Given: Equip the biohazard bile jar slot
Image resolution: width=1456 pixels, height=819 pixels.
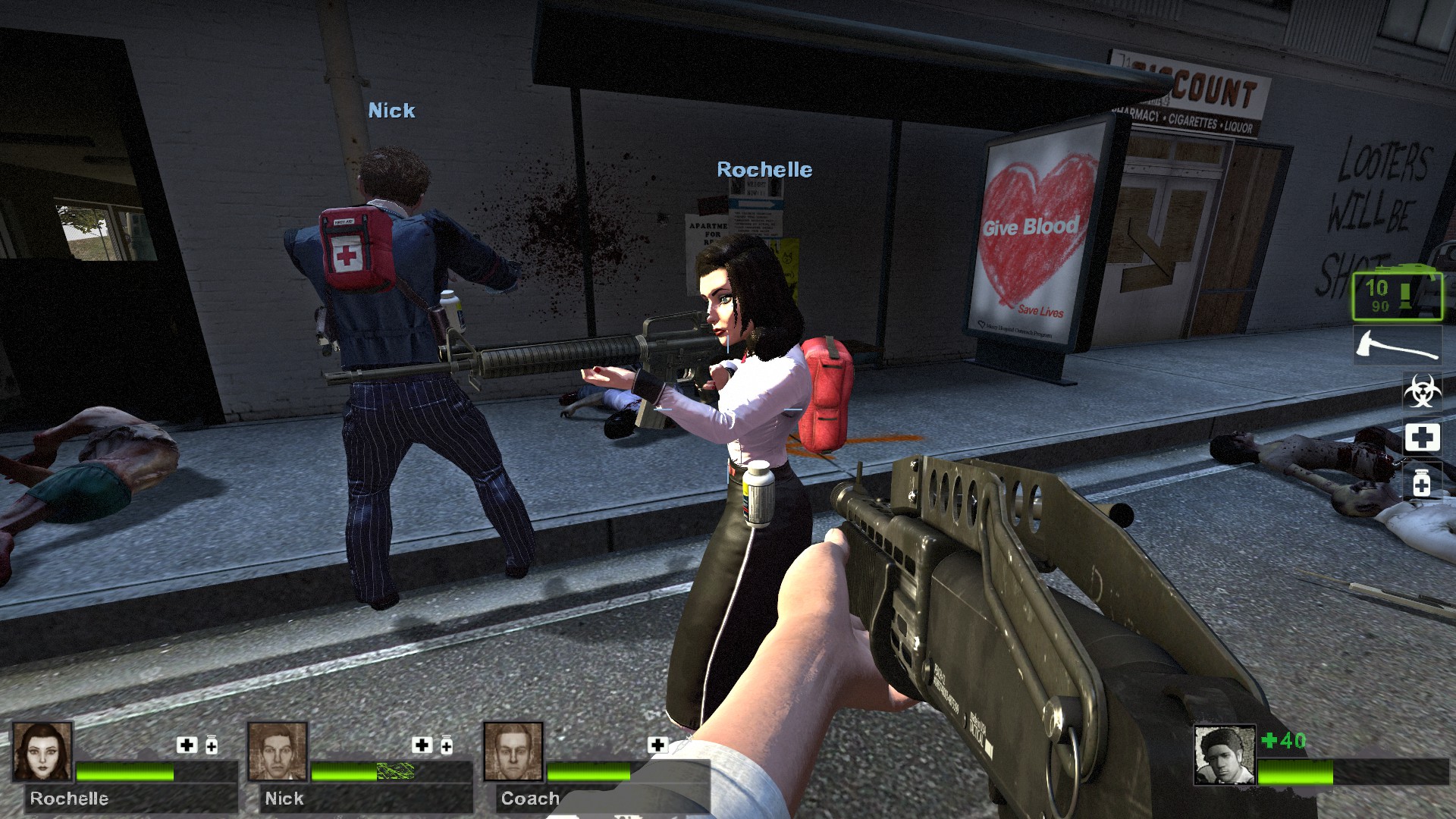Looking at the screenshot, I should [1421, 391].
